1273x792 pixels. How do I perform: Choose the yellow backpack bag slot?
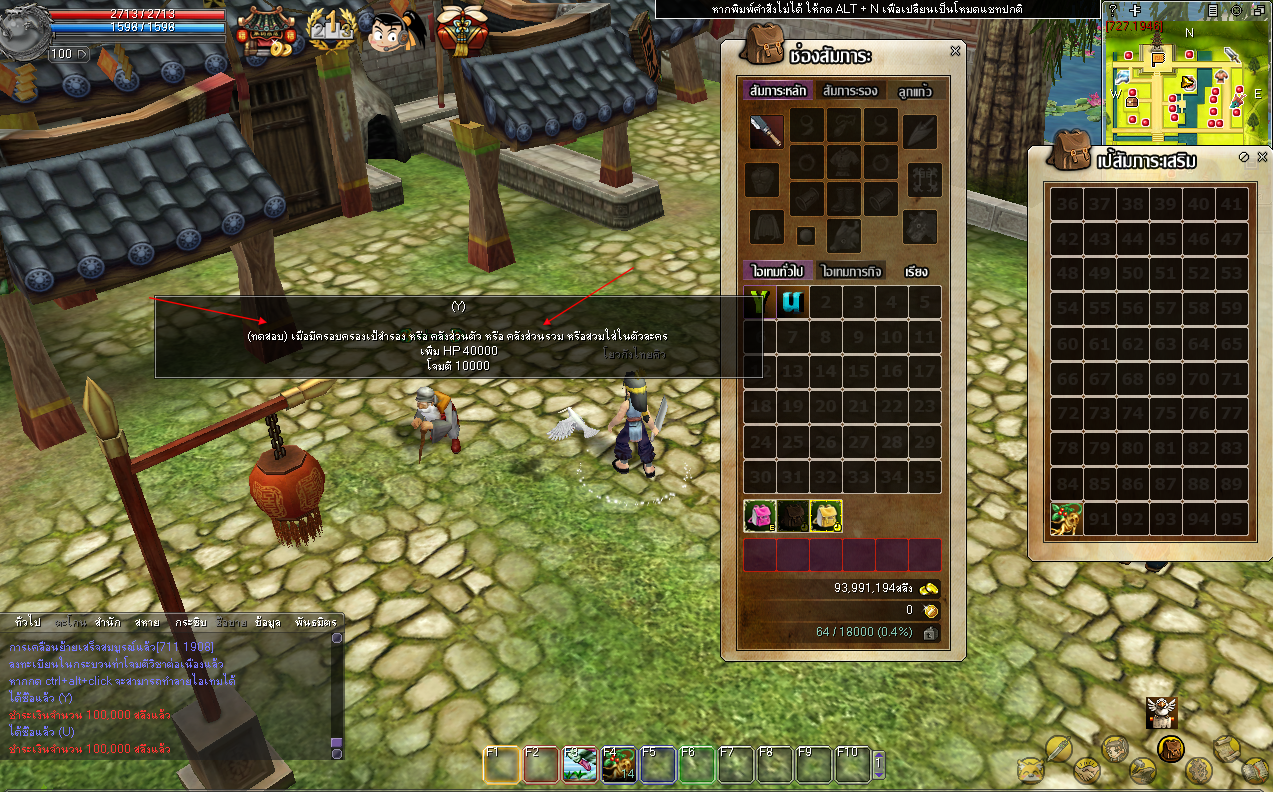click(825, 516)
